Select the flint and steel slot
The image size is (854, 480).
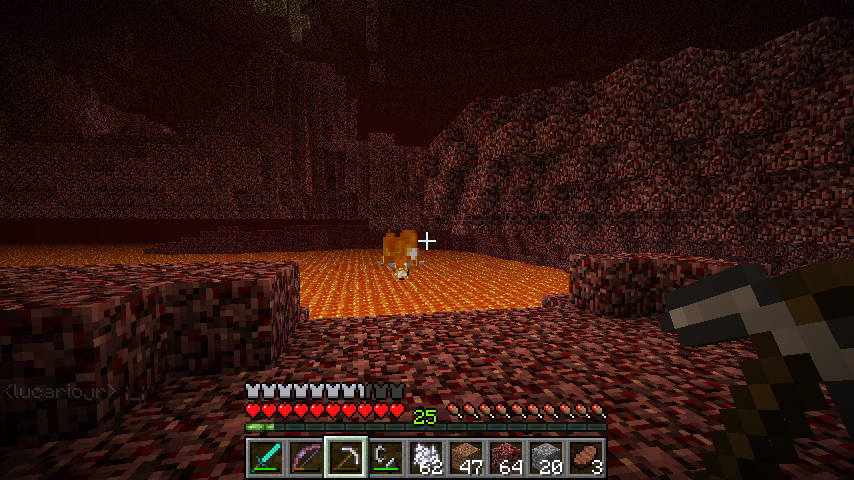click(x=386, y=457)
